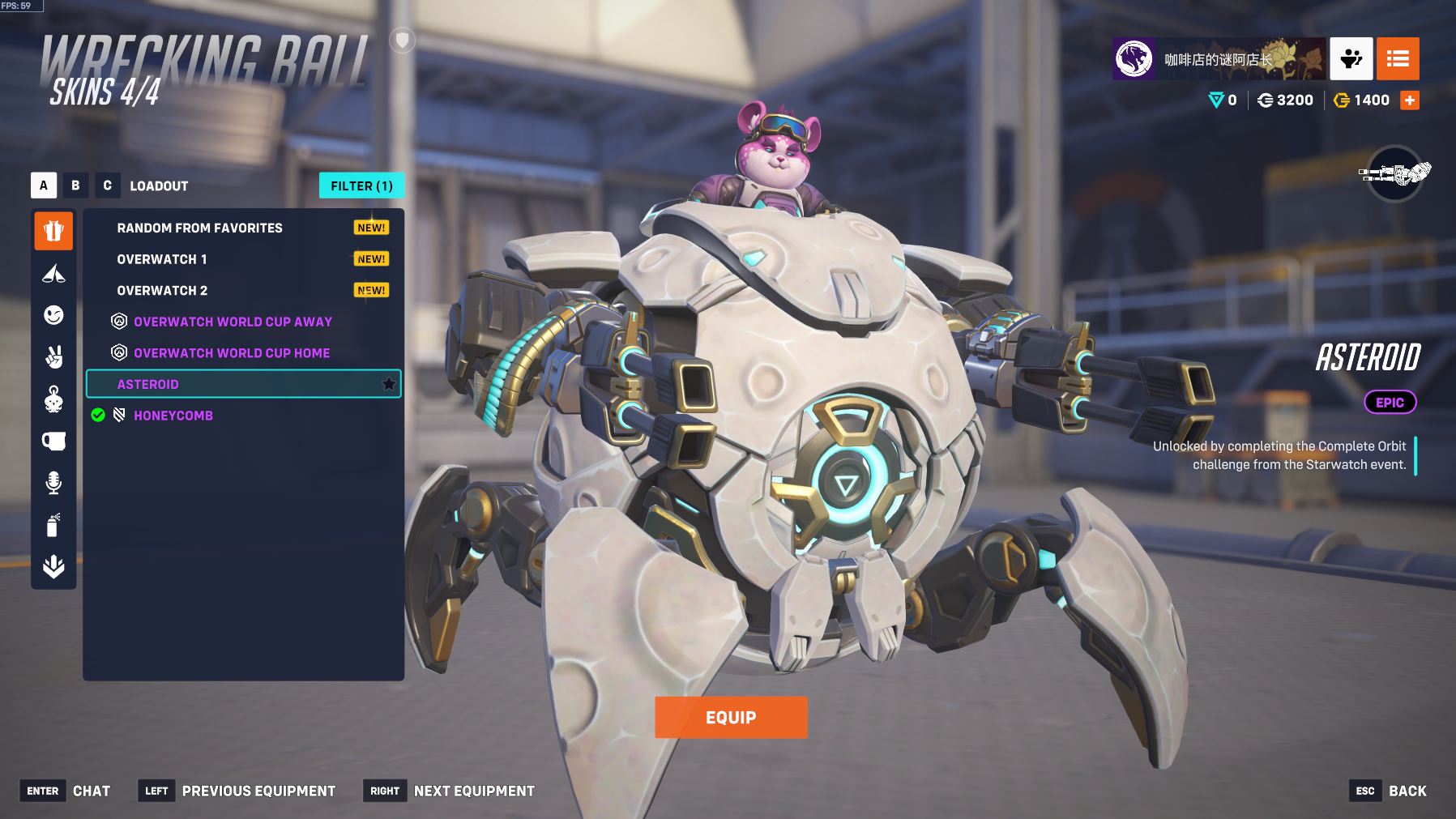The height and width of the screenshot is (819, 1456).
Task: Open the voice lines microphone category
Action: (53, 483)
